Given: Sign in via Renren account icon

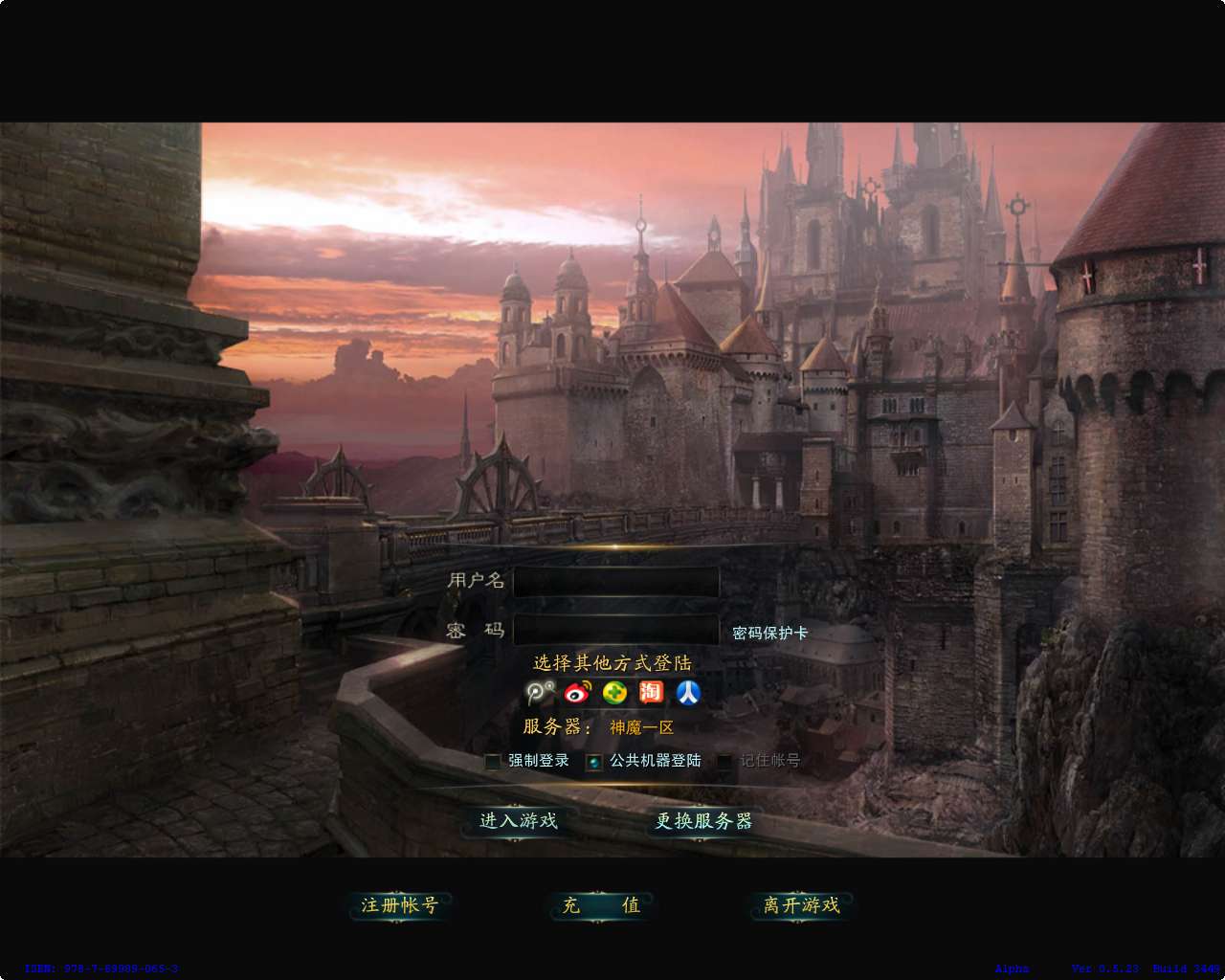Looking at the screenshot, I should point(687,694).
